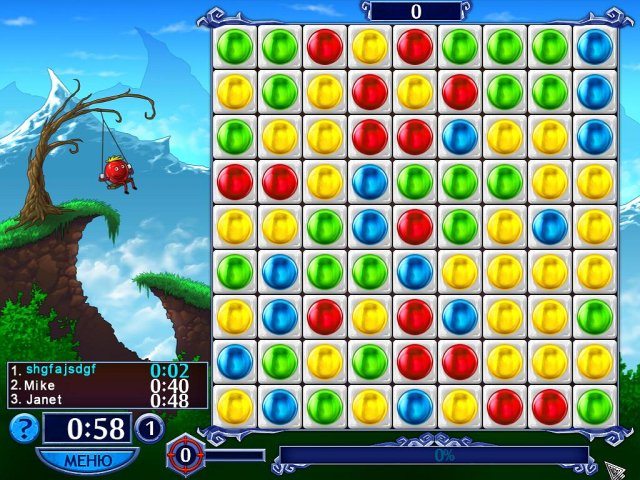Select the green ball in the board's top-left corner
This screenshot has height=480, width=640.
point(235,46)
